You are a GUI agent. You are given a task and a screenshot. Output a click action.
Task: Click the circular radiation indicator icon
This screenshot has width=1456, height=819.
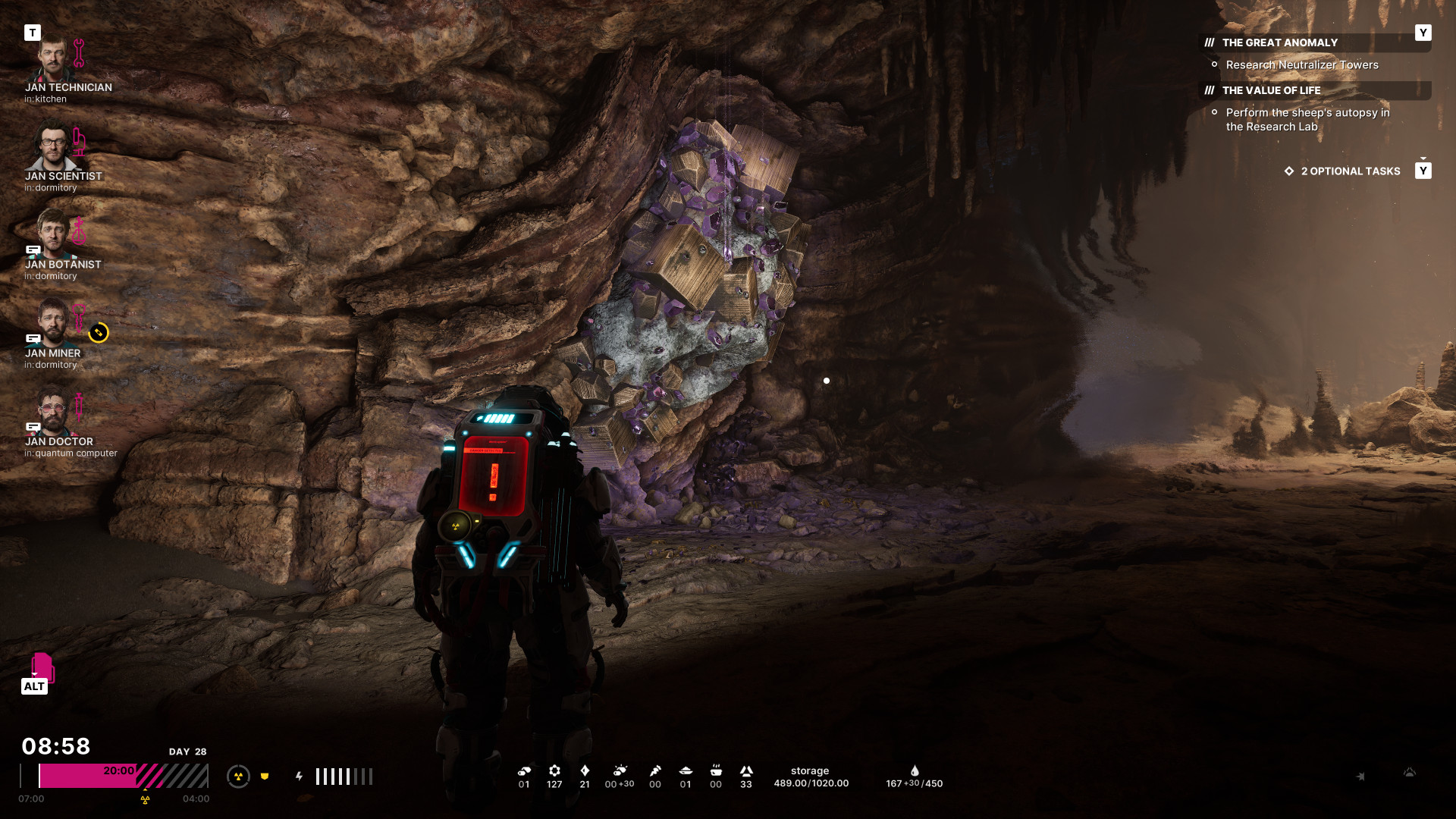pos(238,777)
